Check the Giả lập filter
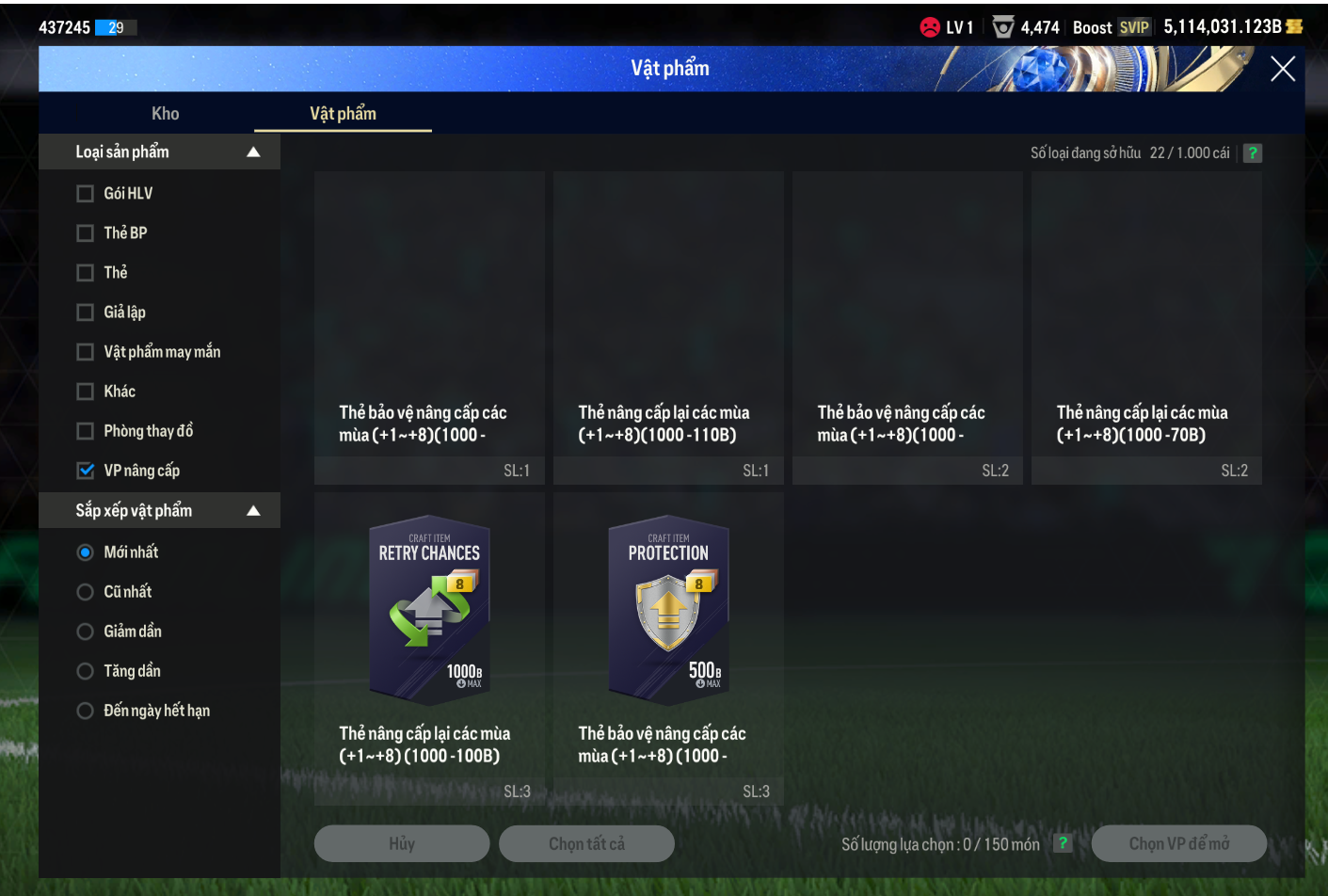The image size is (1328, 896). point(86,312)
